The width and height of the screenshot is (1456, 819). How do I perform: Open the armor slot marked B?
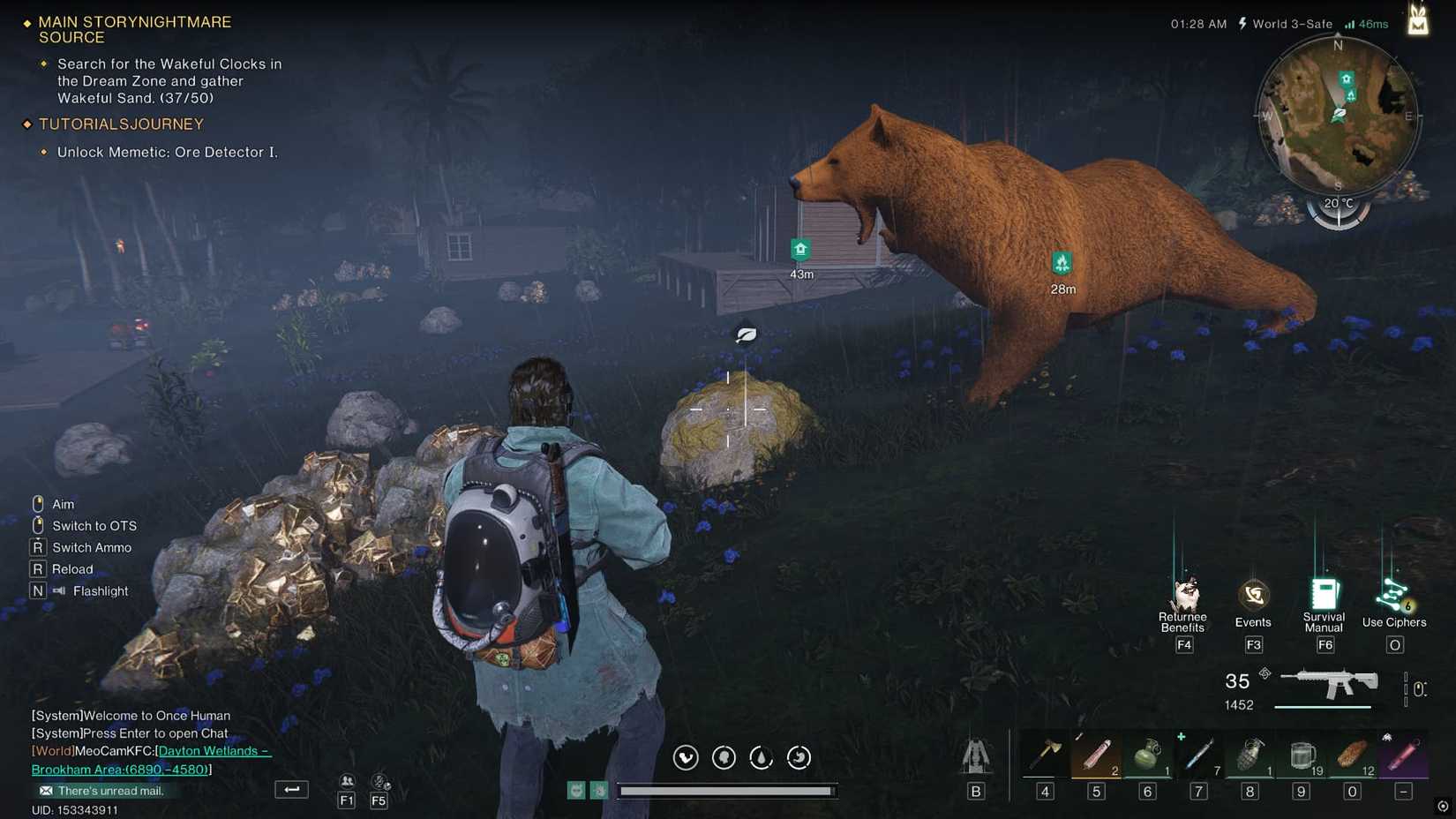pos(975,759)
